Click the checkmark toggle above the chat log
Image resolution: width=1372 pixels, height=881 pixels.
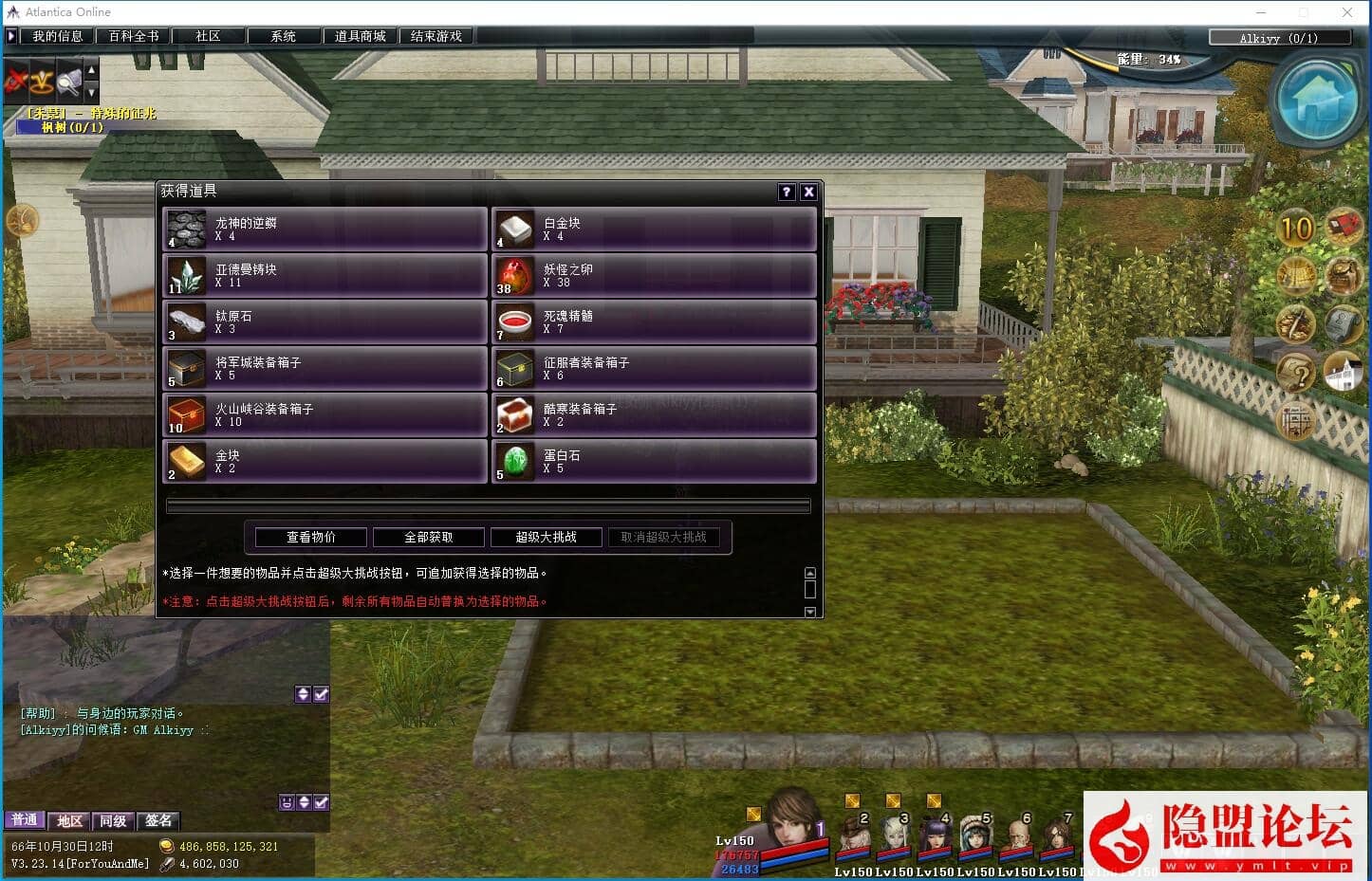322,693
